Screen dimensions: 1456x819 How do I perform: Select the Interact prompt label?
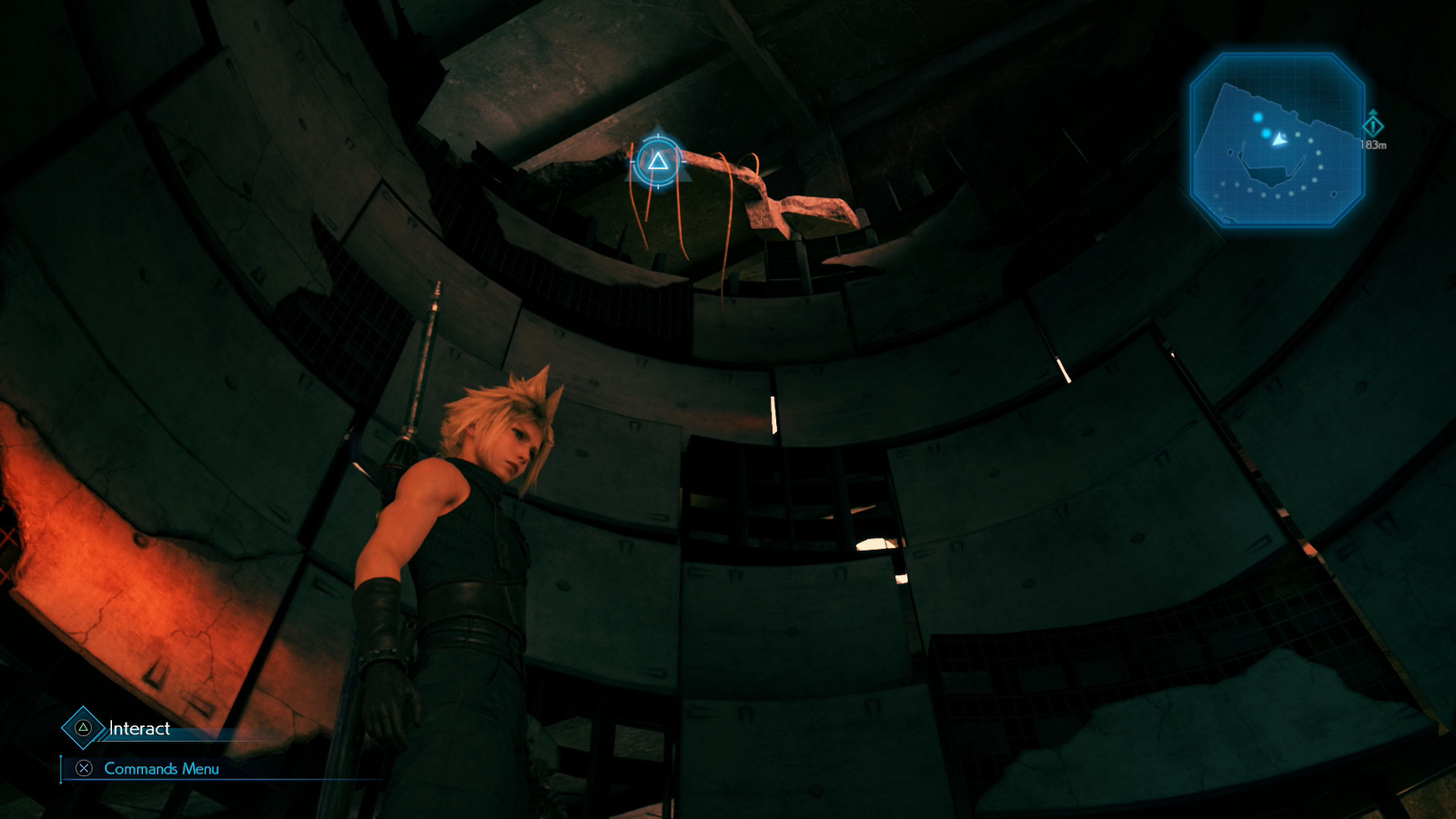coord(138,728)
